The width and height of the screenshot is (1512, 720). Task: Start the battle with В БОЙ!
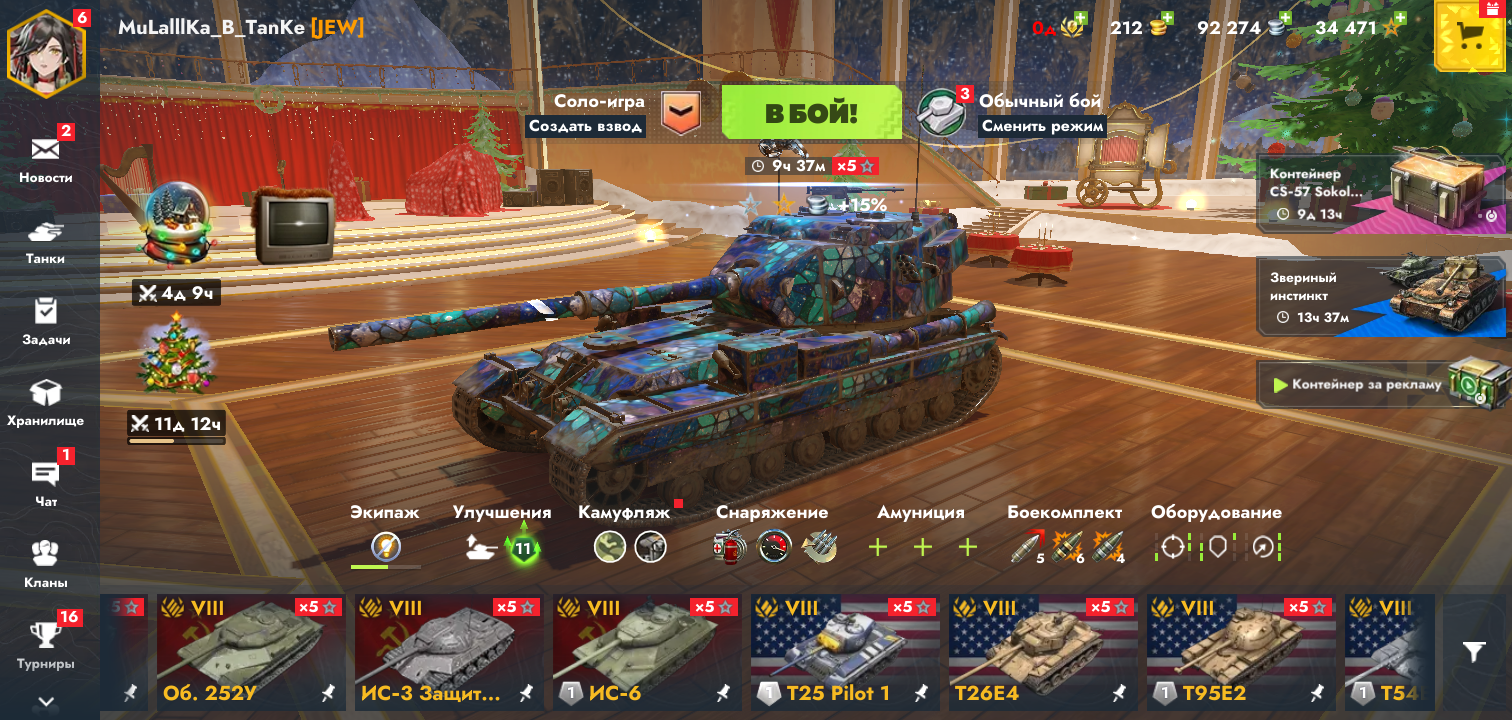pos(811,112)
